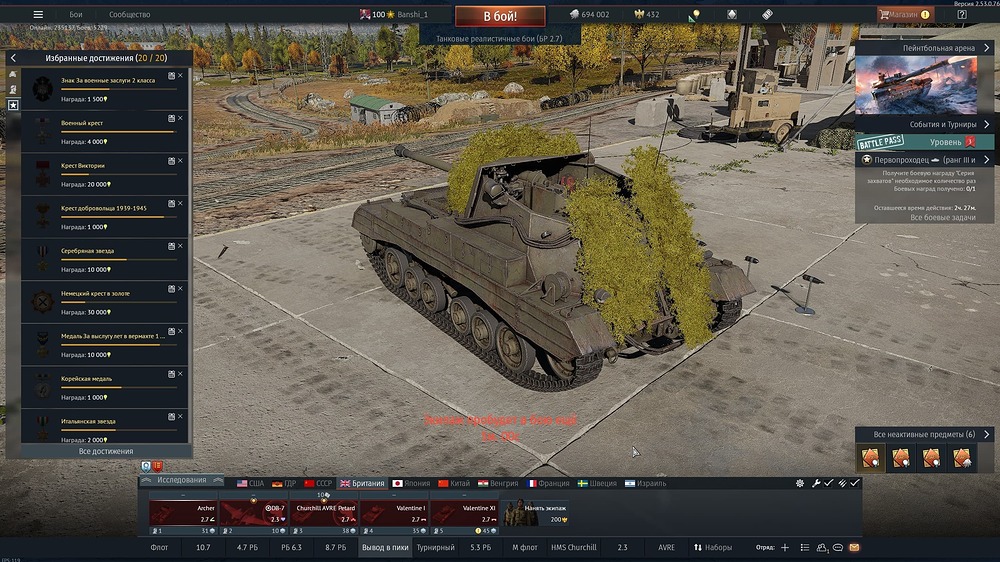Viewport: 1000px width, 562px height.
Task: Select the Archer vehicle slot
Action: click(183, 513)
